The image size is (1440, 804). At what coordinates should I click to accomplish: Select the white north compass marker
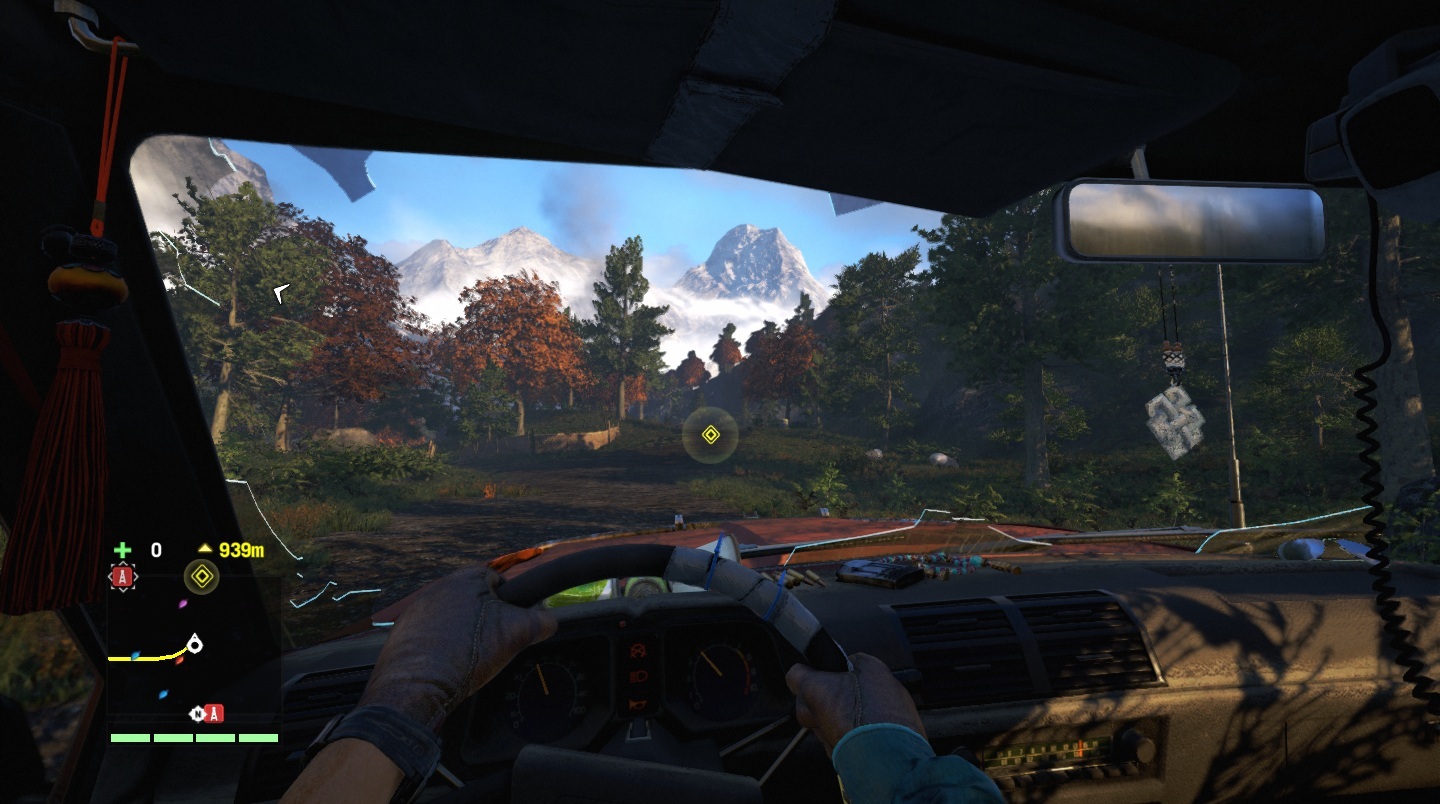coord(198,713)
